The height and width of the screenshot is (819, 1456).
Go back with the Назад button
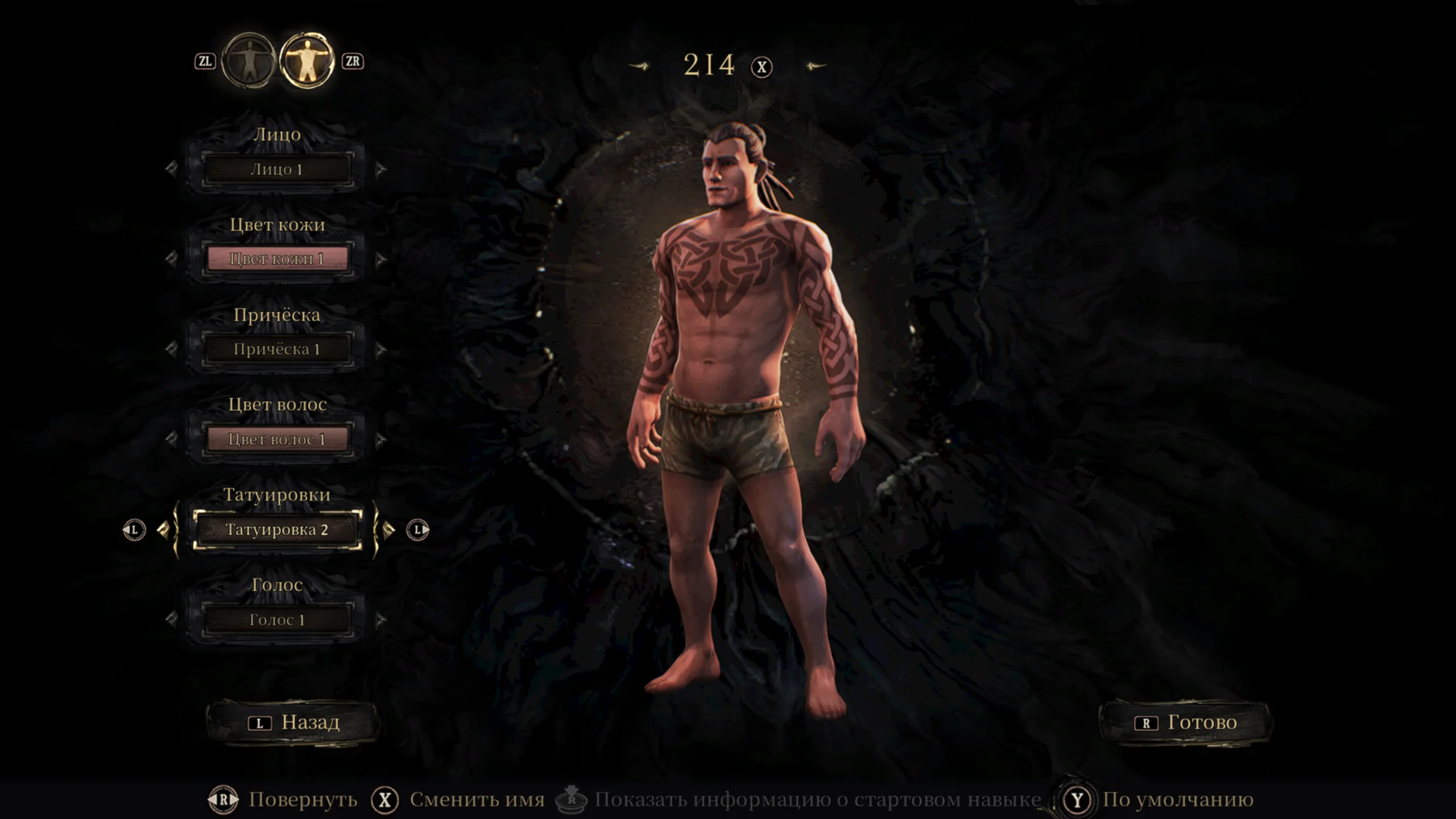293,722
